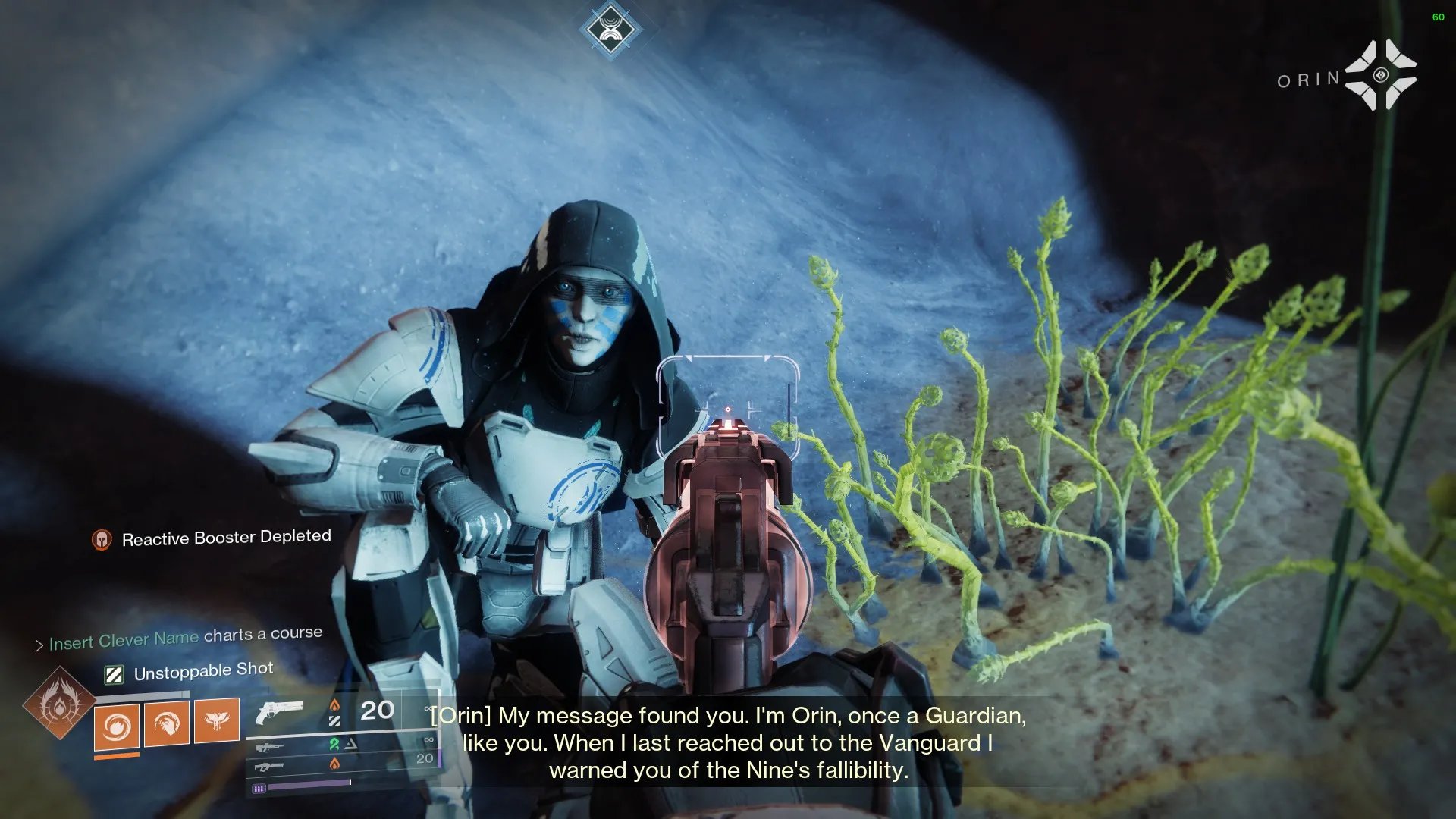Switch to the bottom heavy weapon slot
This screenshot has width=1456, height=819.
[x=269, y=767]
